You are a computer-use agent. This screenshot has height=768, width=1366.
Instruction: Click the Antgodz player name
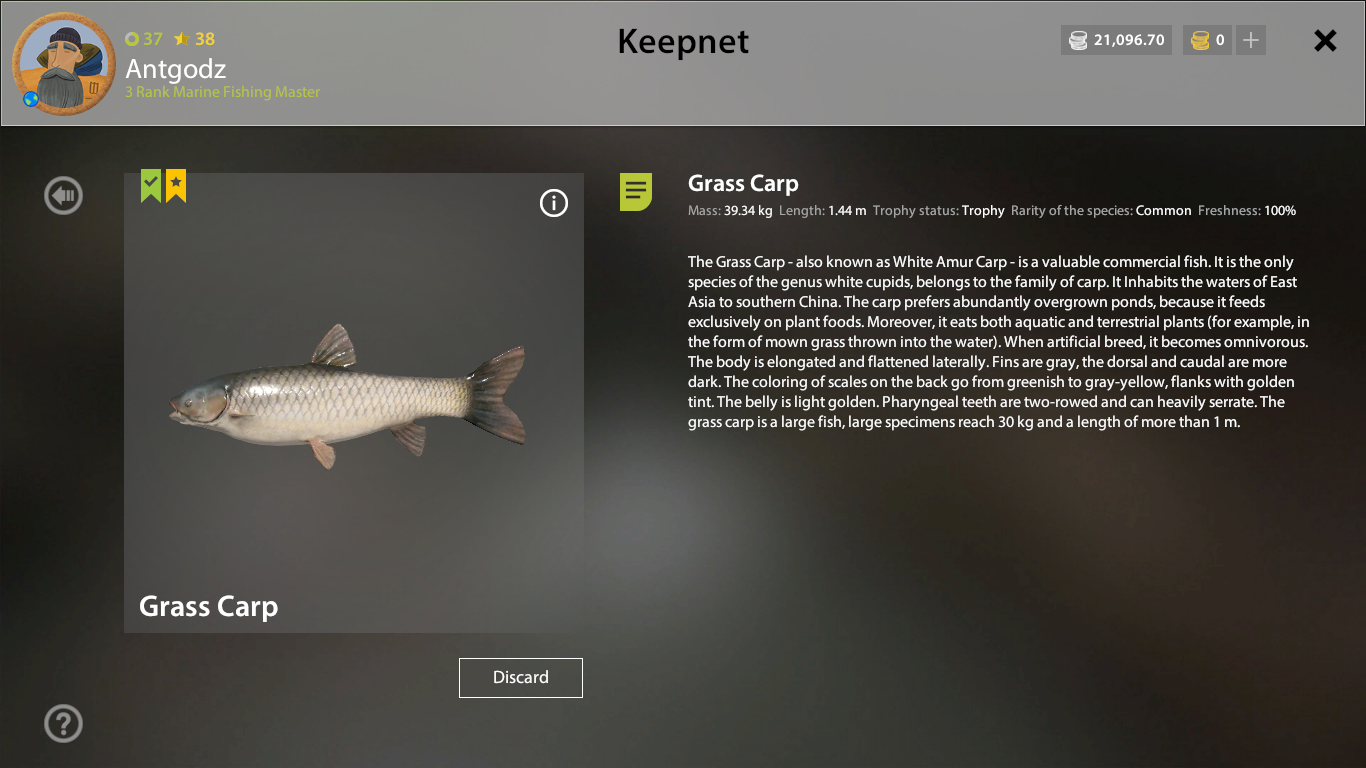pos(175,70)
